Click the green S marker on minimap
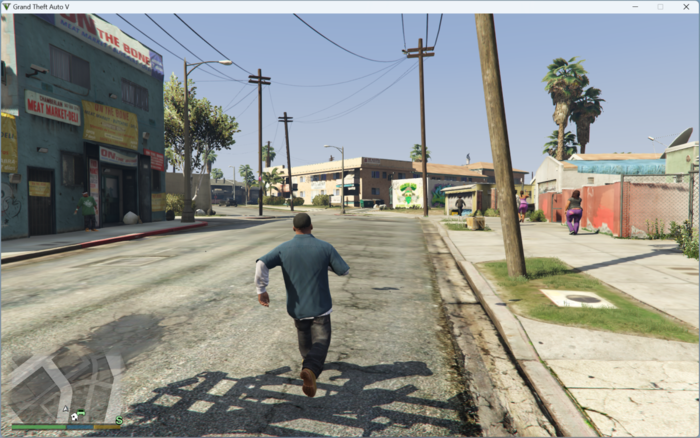The width and height of the screenshot is (700, 438). click(119, 420)
